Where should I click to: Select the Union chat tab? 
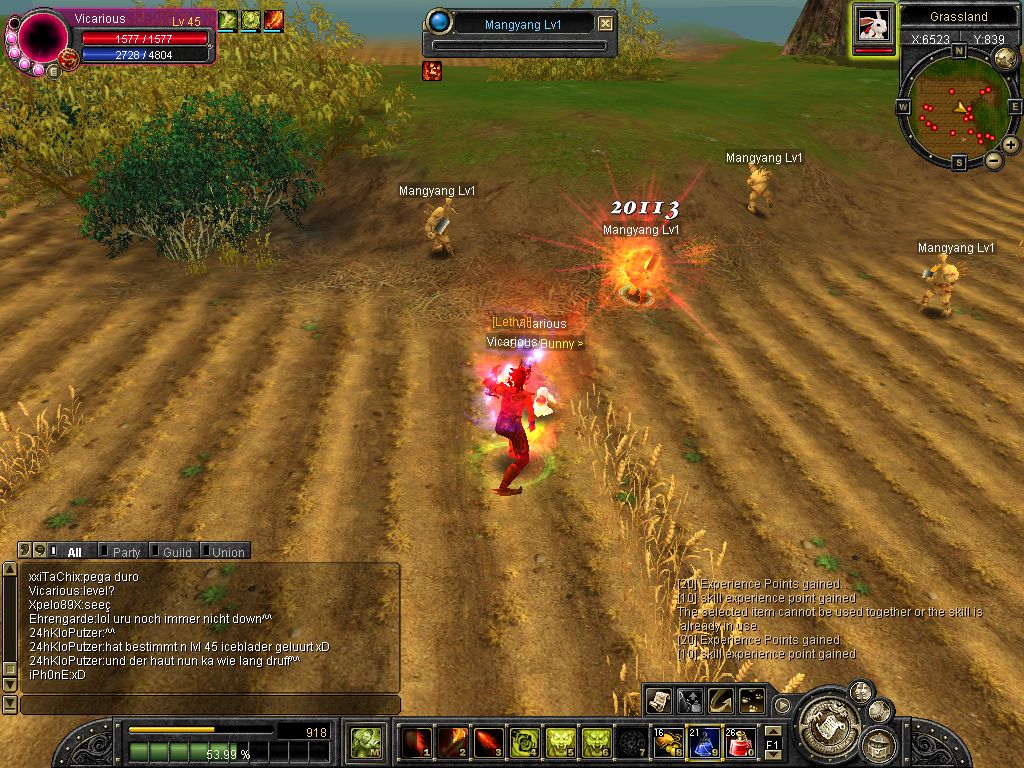[227, 551]
